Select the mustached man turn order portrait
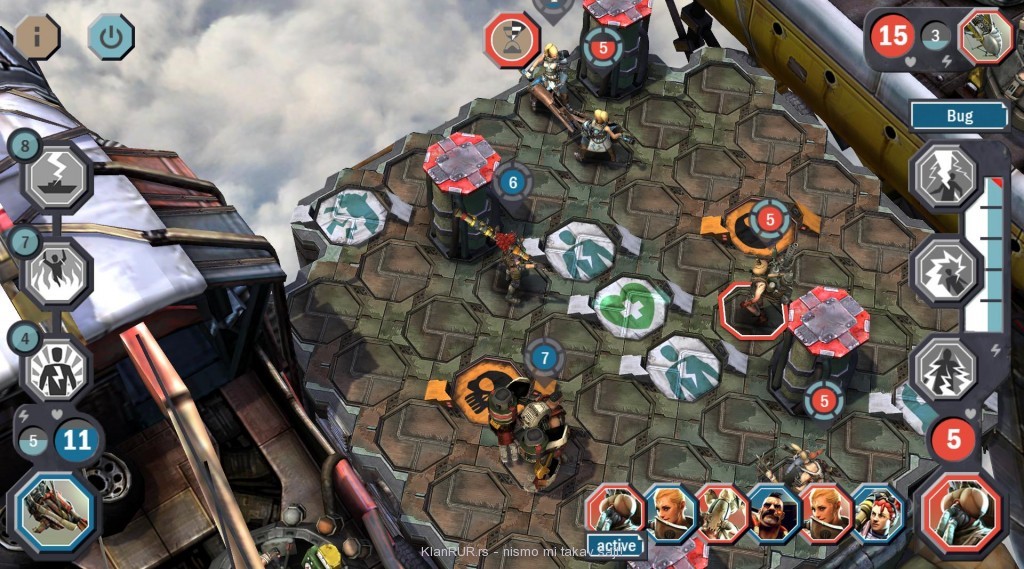The width and height of the screenshot is (1024, 569). pos(773,513)
